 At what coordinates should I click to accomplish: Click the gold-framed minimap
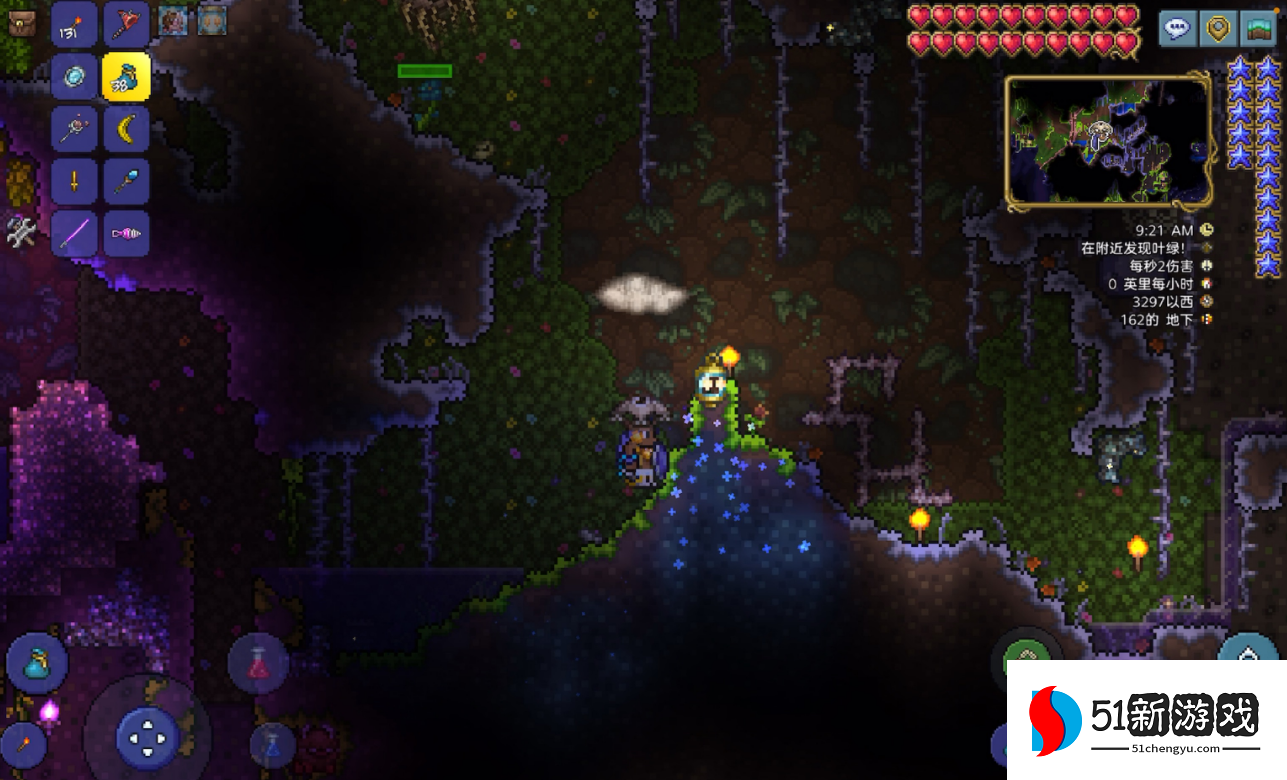point(1108,142)
